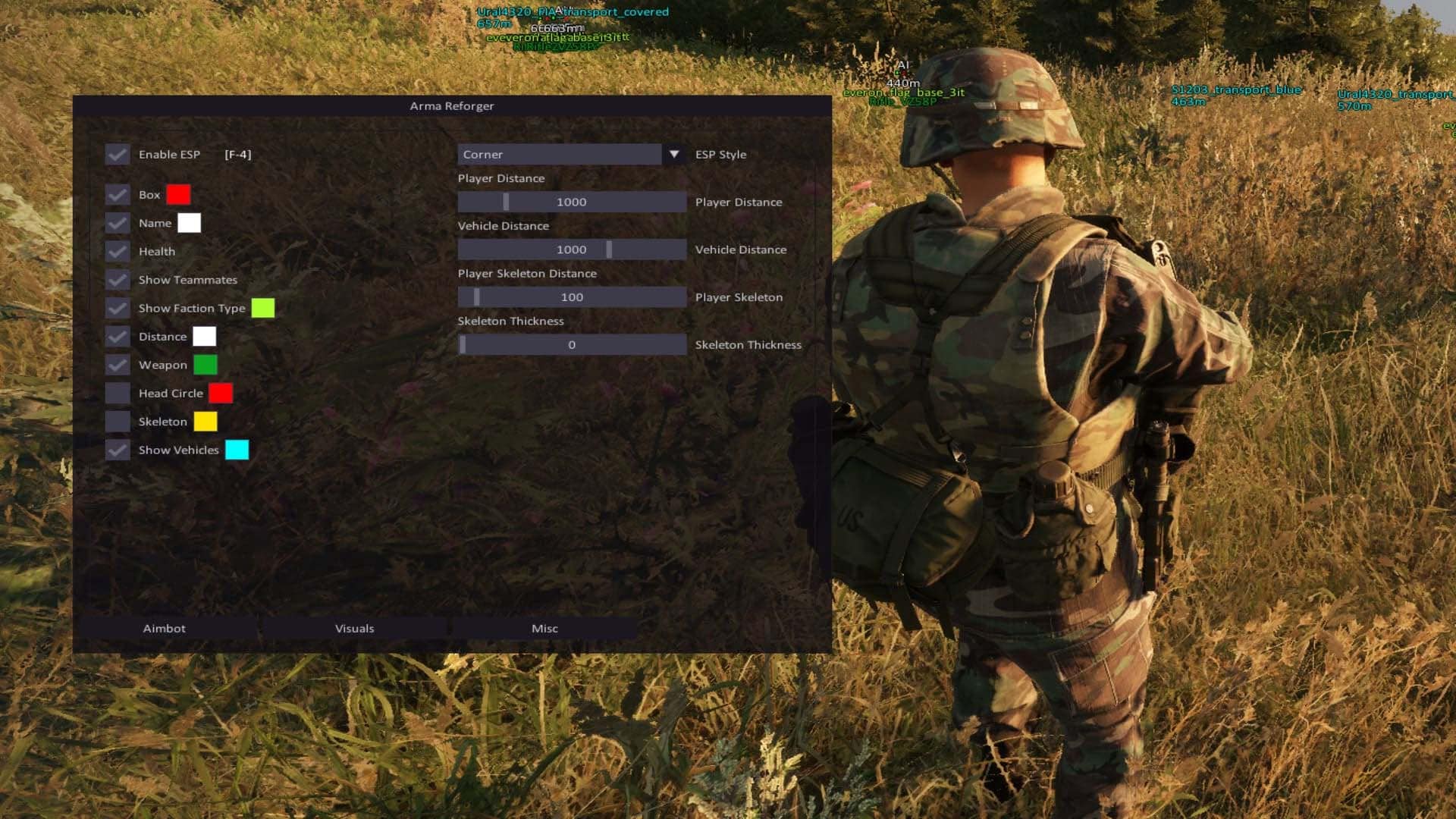Toggle the Distance display checkbox
The image size is (1456, 819).
(118, 336)
